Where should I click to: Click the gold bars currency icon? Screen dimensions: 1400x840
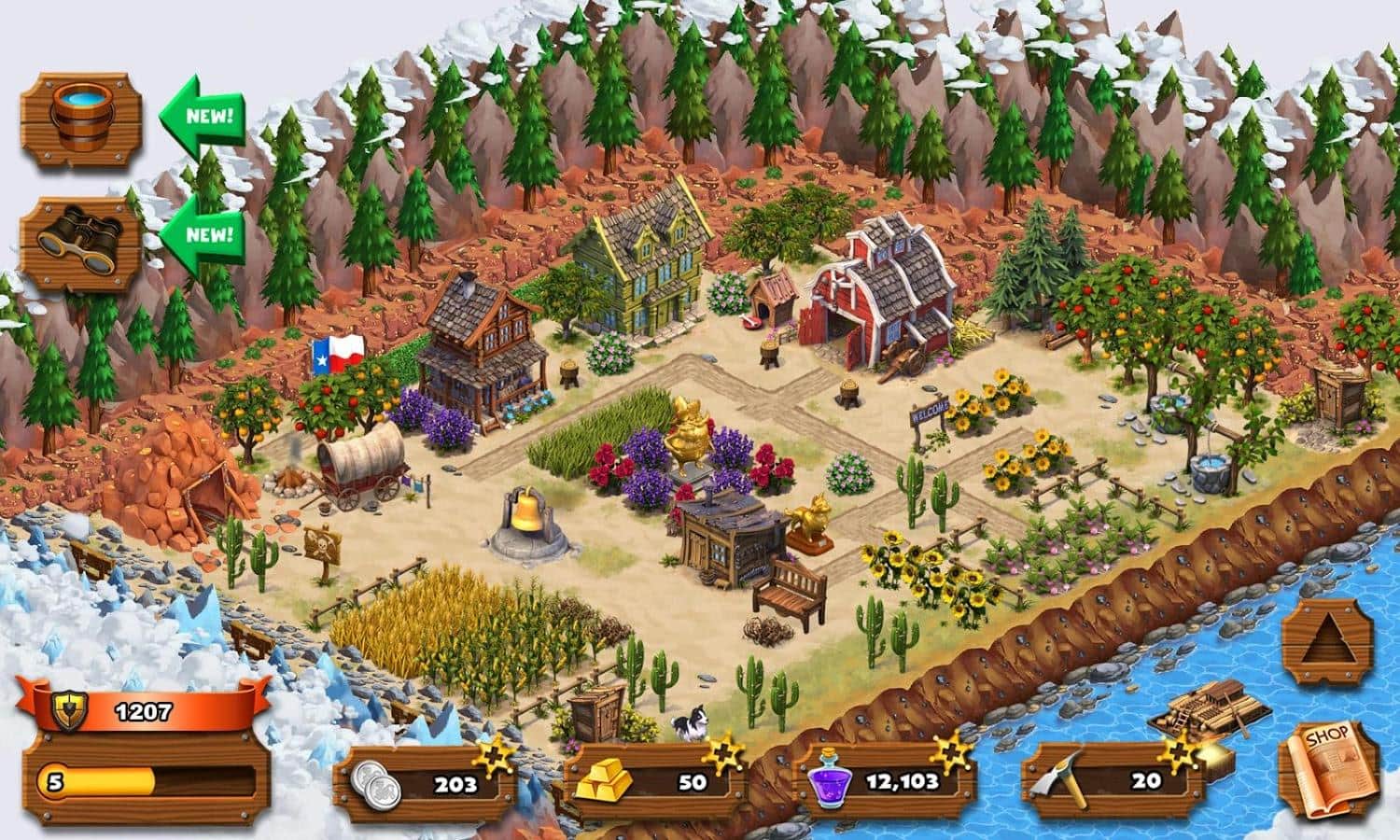pyautogui.click(x=611, y=784)
